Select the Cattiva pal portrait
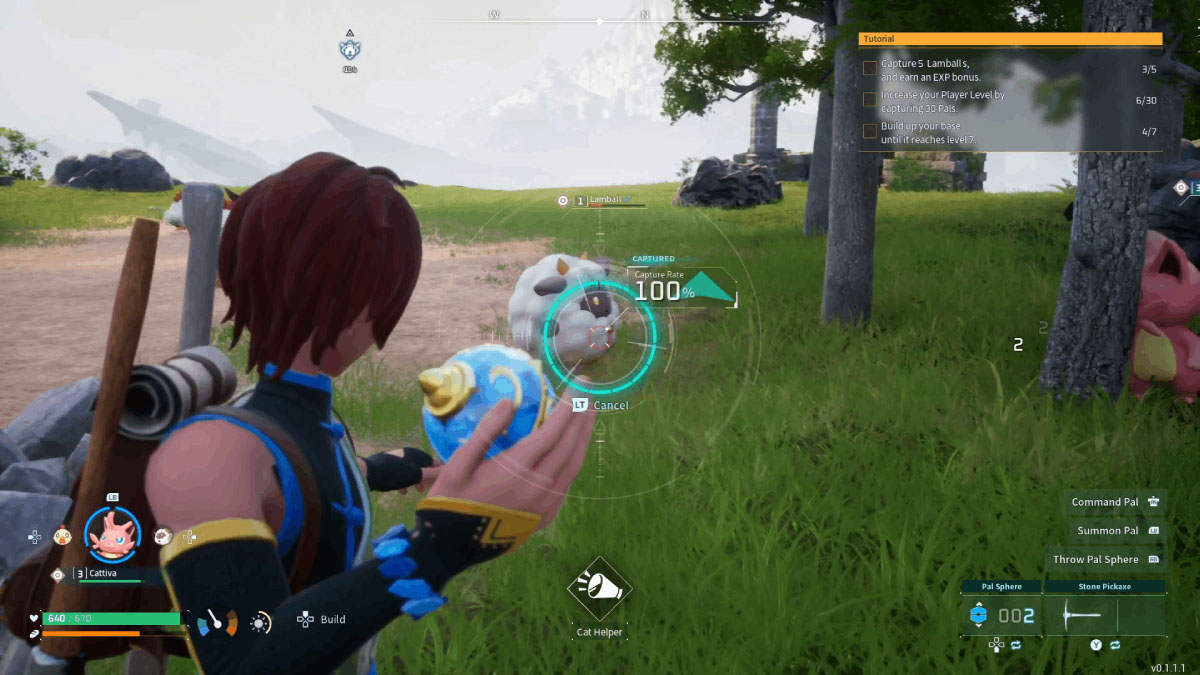Screen dimensions: 1200x675 (x=112, y=535)
